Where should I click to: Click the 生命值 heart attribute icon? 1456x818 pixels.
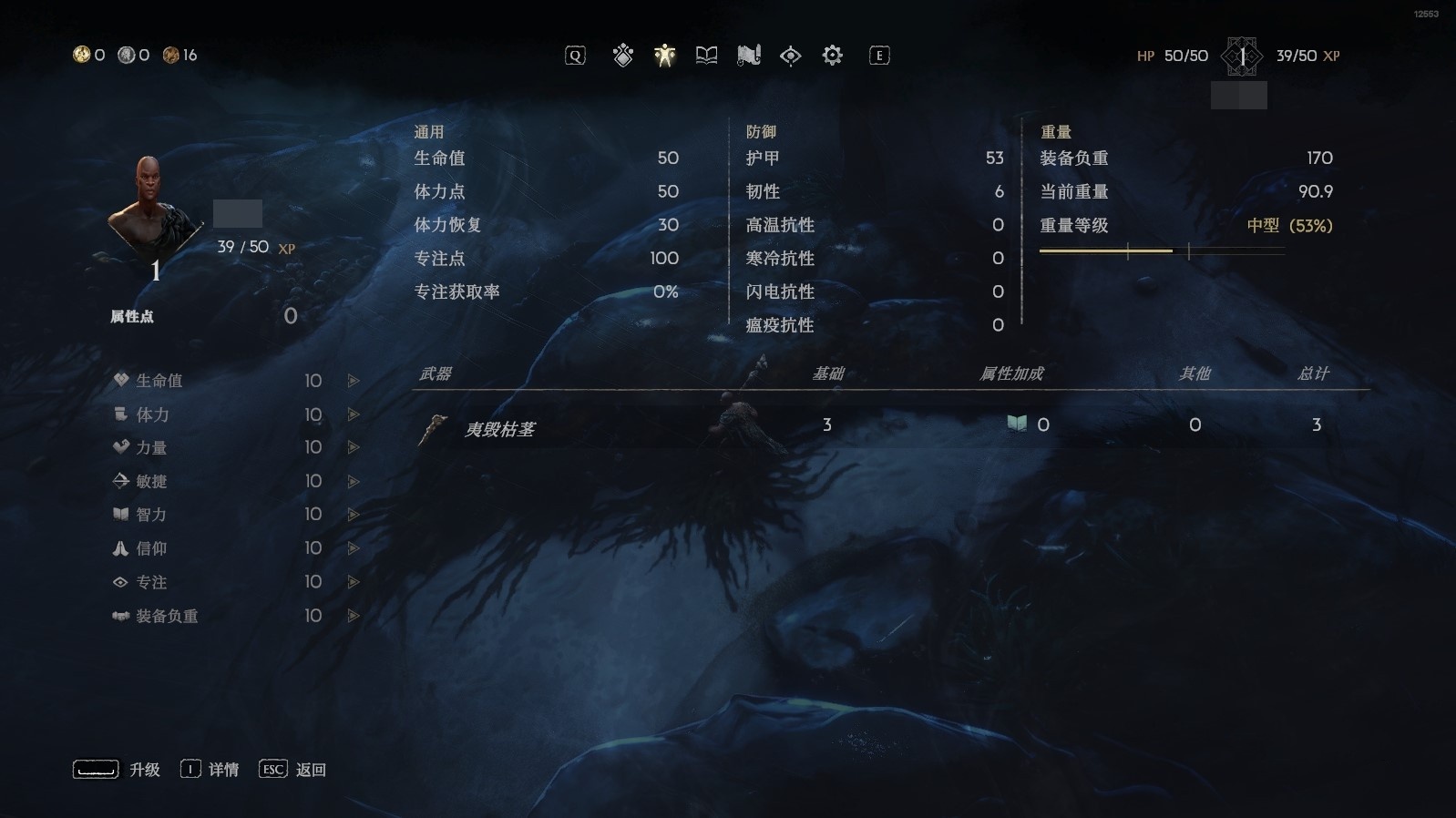[x=119, y=381]
